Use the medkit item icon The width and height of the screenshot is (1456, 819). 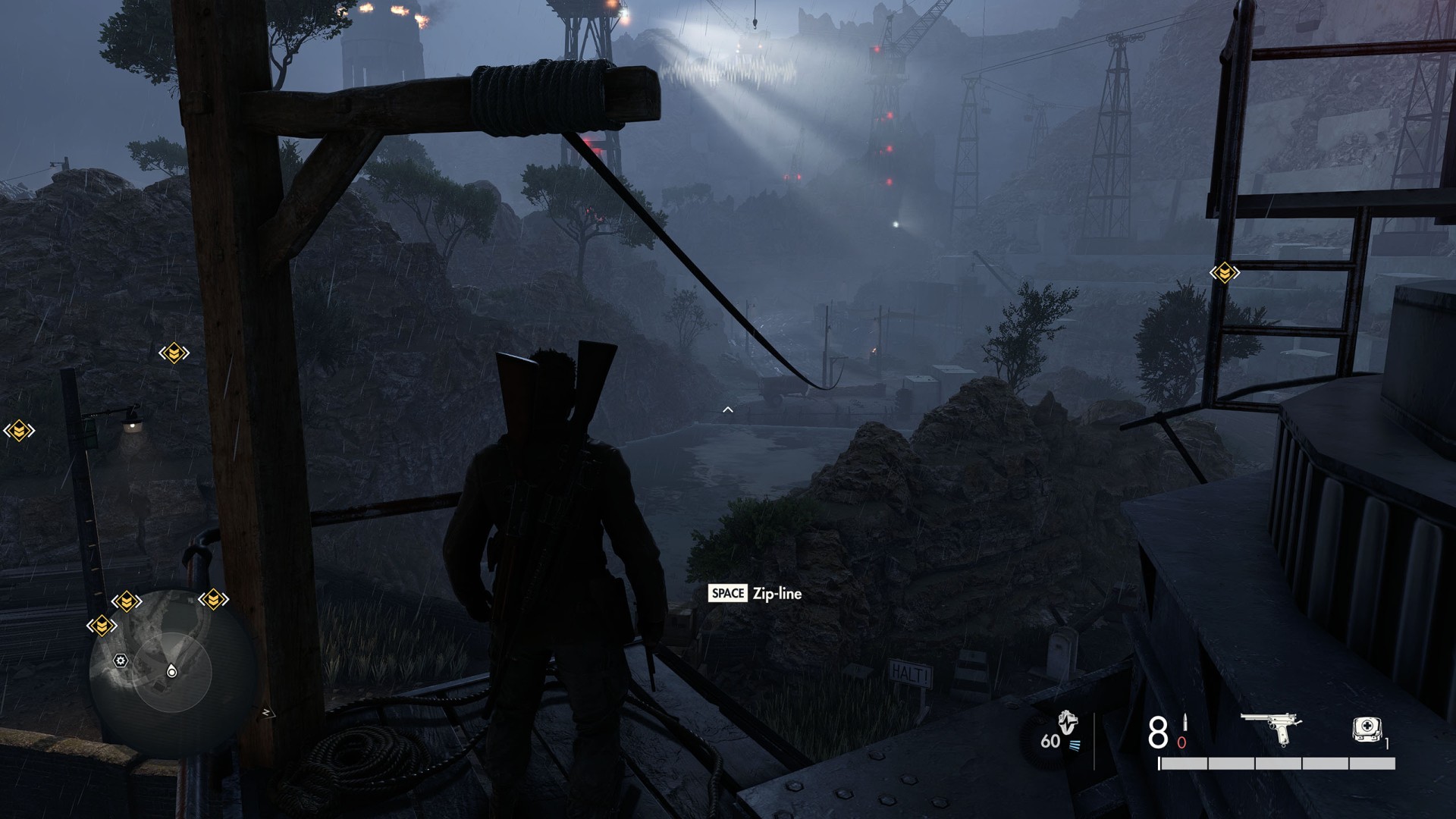[x=1367, y=730]
